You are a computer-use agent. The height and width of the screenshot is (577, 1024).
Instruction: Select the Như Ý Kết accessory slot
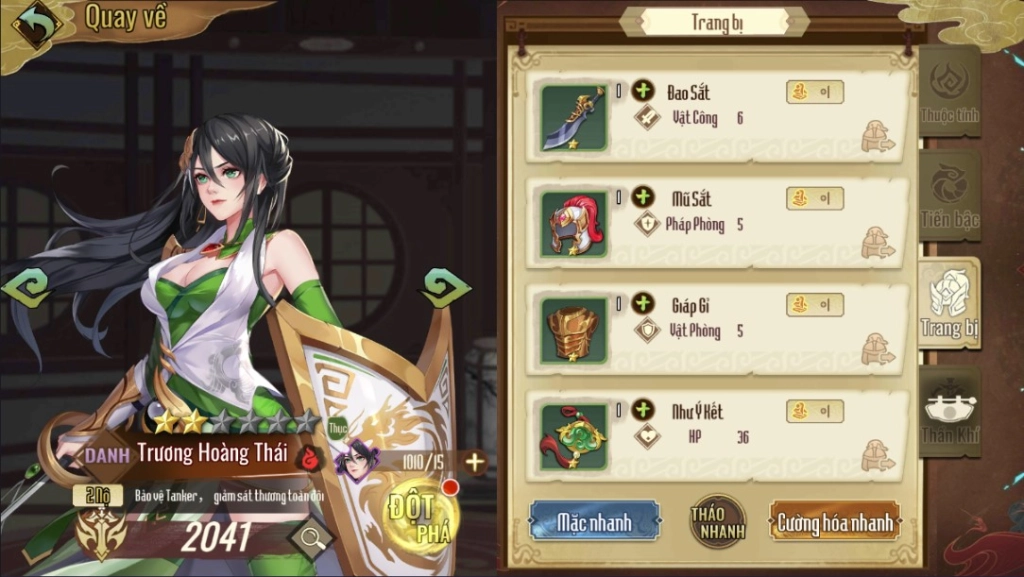point(574,436)
